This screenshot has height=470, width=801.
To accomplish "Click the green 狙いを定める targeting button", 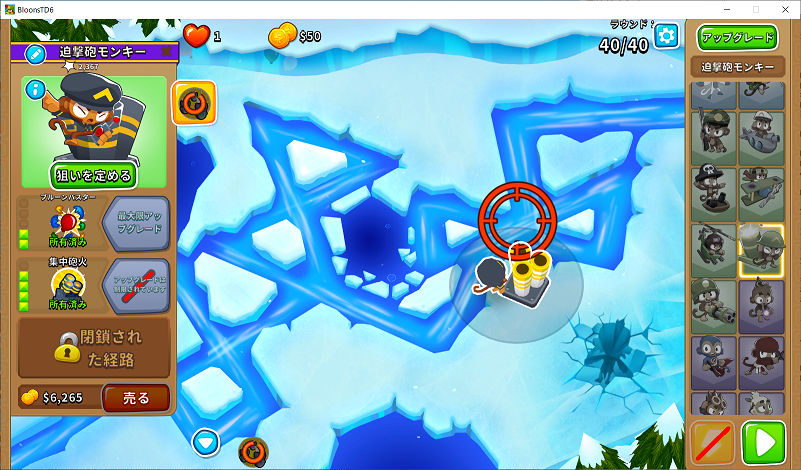I will coord(94,176).
